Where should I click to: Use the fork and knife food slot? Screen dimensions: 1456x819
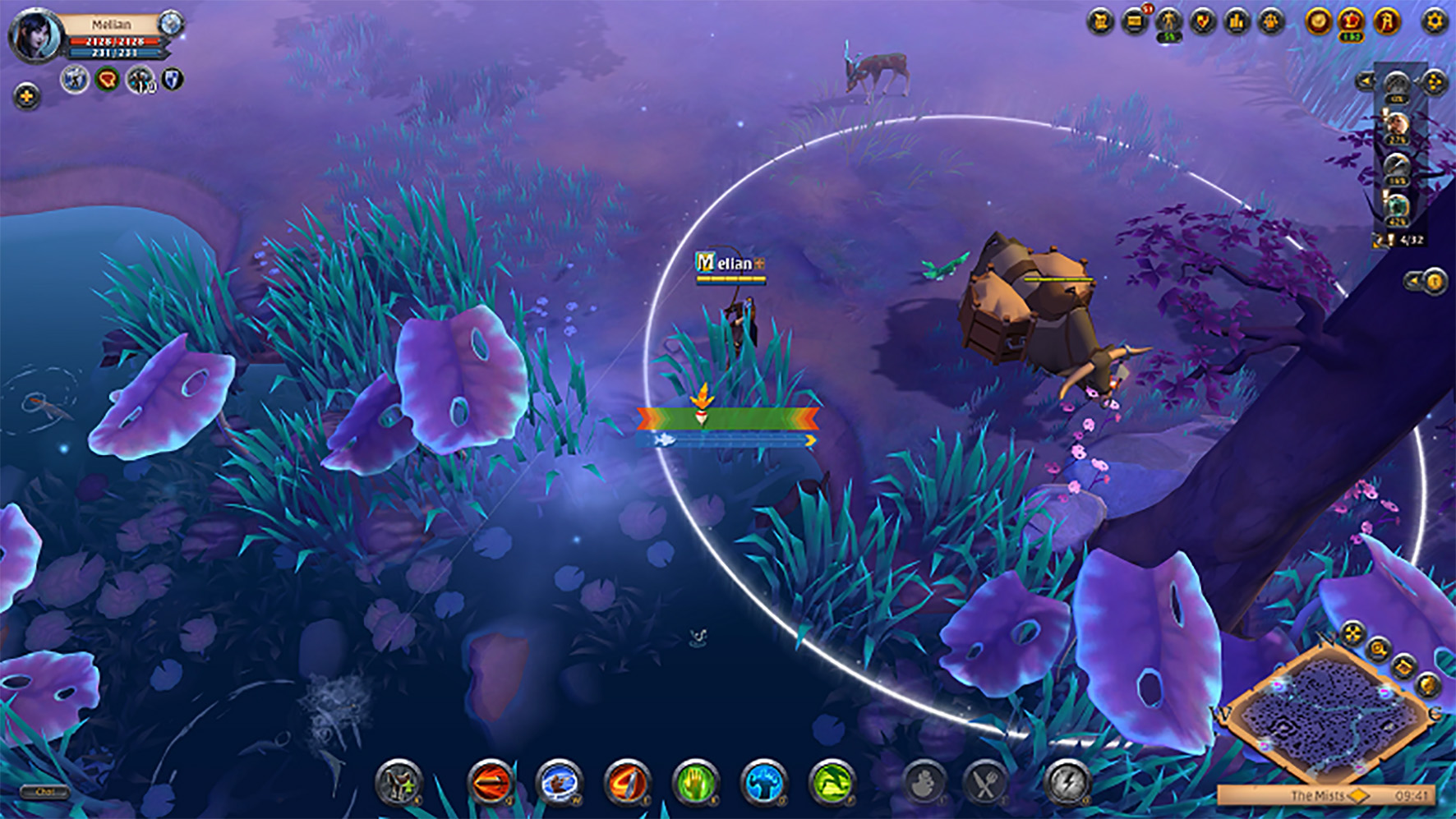(985, 782)
